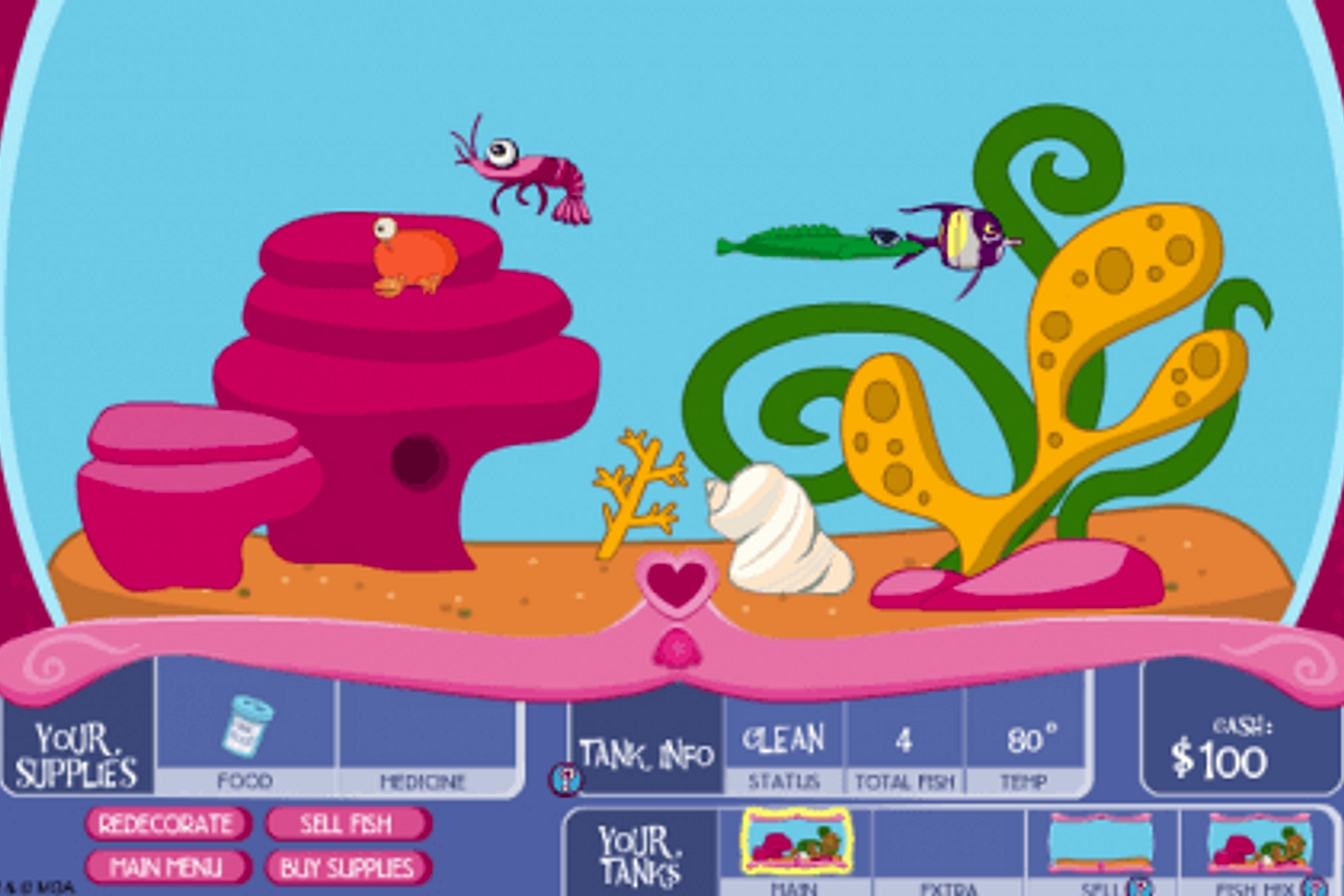Click the Redecorate button

tap(166, 823)
